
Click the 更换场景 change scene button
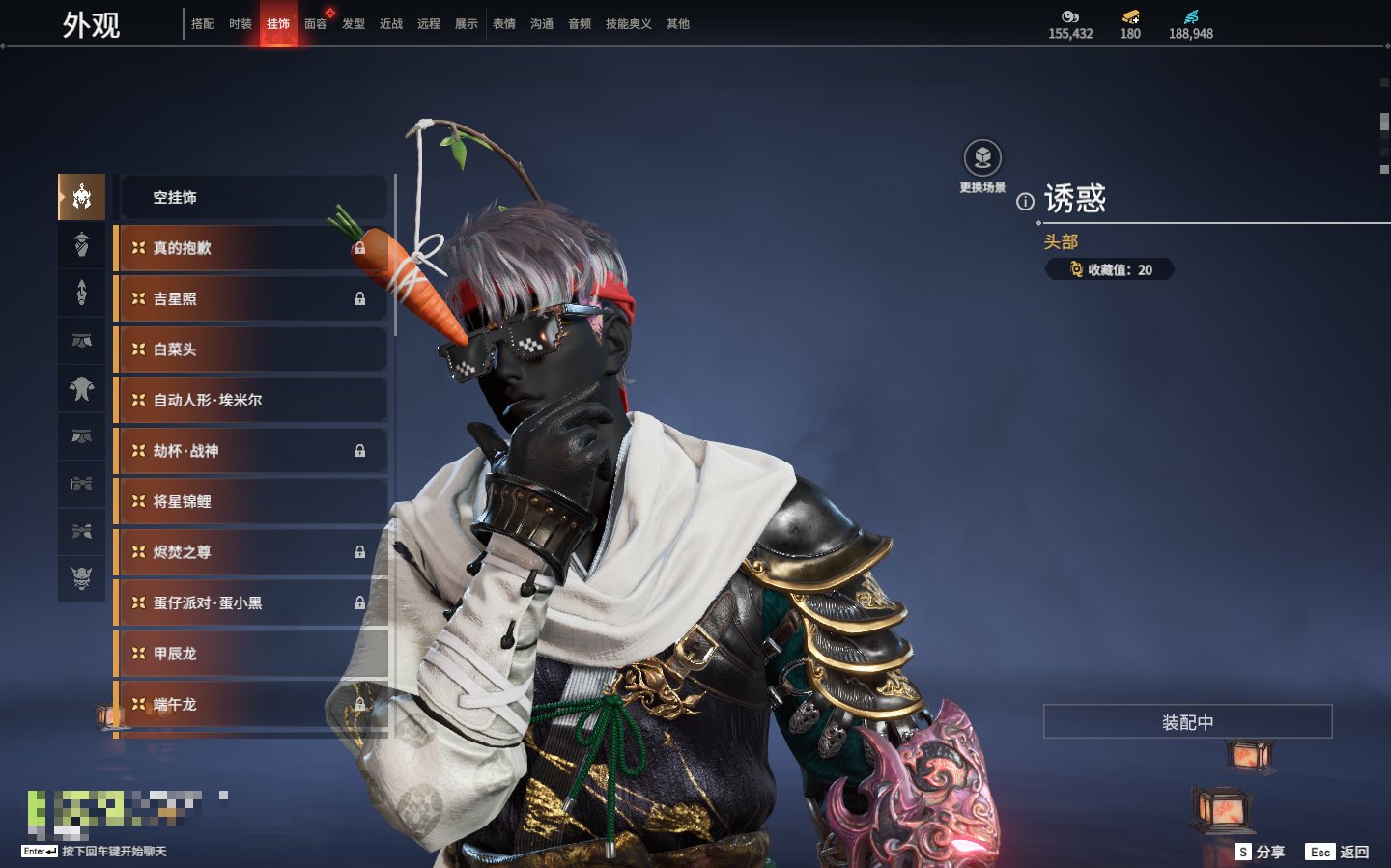pyautogui.click(x=982, y=159)
